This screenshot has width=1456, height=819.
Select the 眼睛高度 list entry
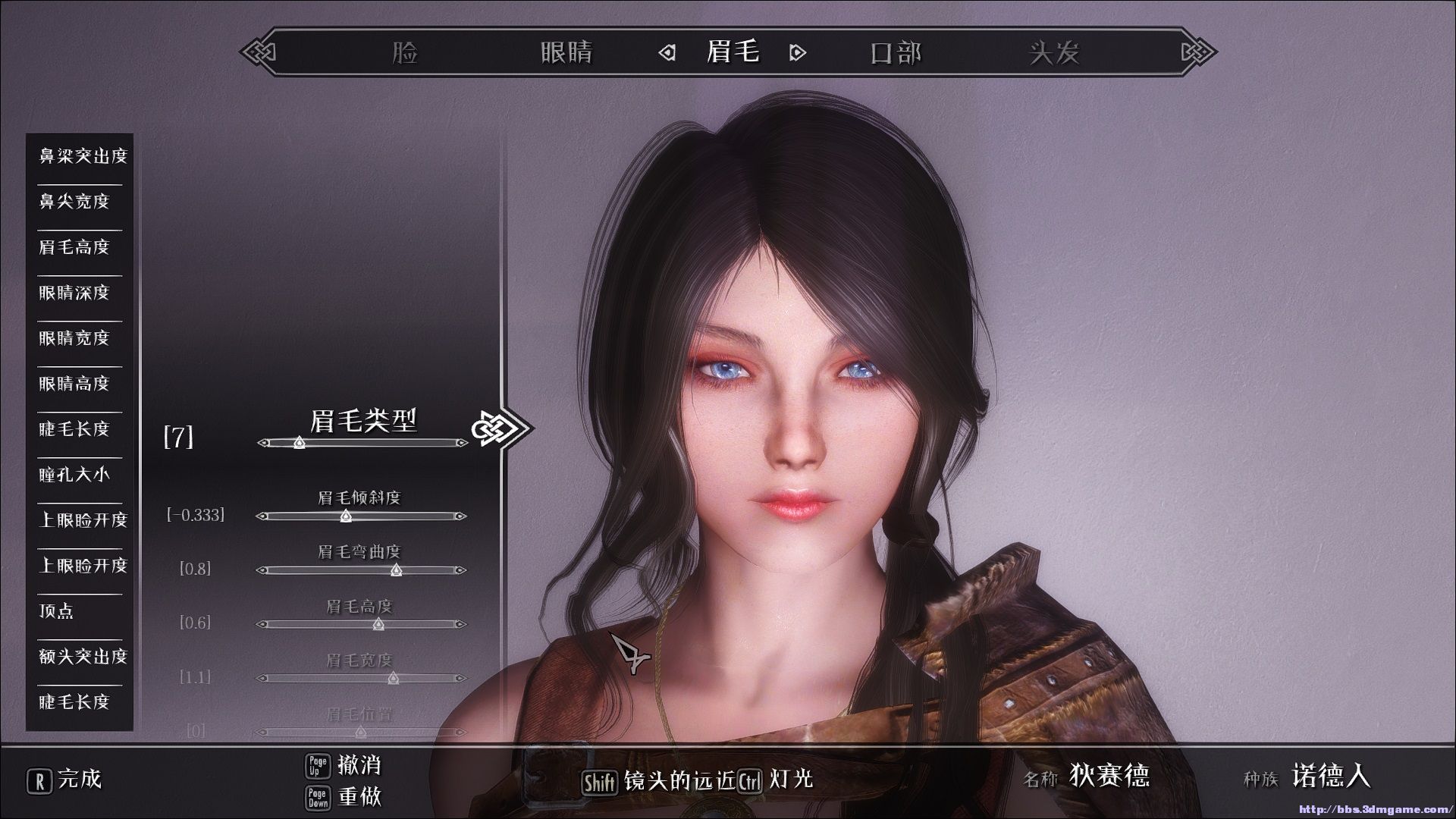coord(74,384)
